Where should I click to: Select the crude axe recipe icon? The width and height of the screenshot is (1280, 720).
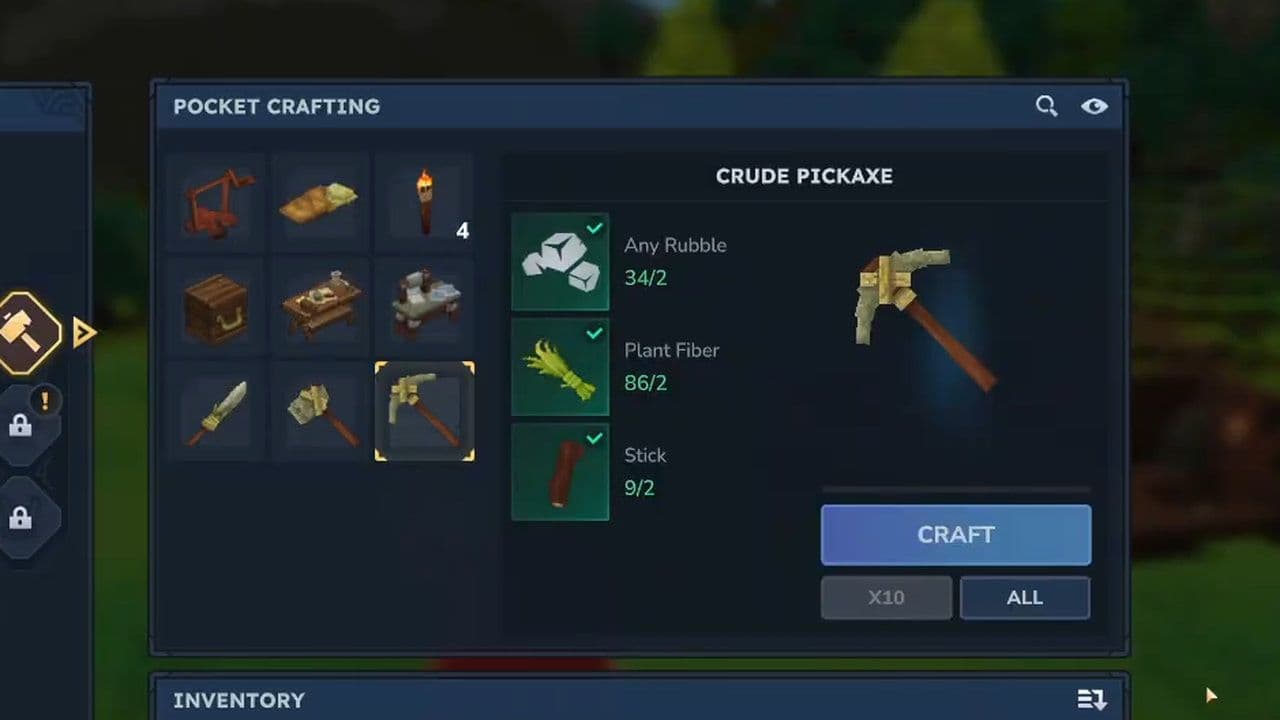click(x=320, y=410)
